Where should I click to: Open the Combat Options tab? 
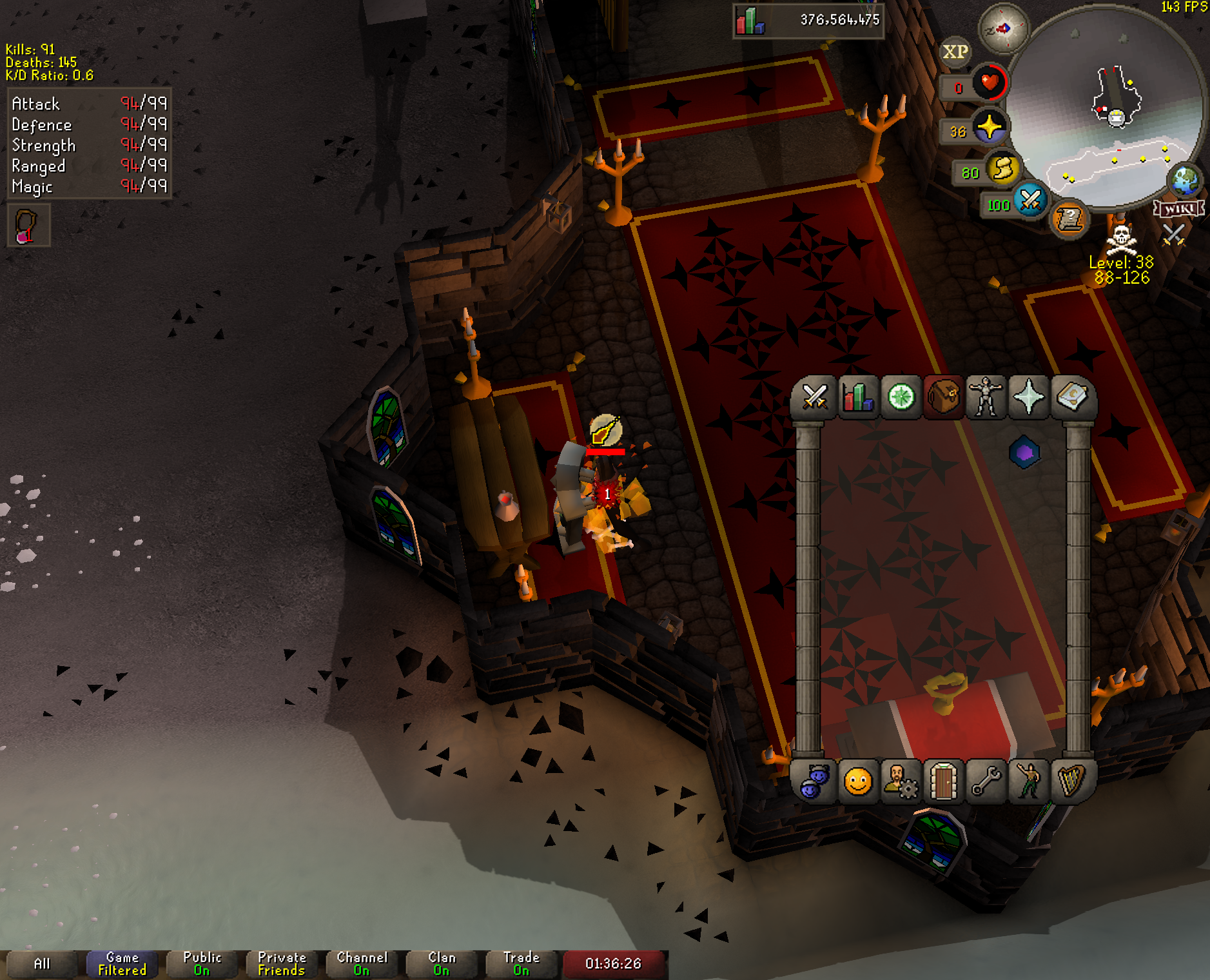point(814,397)
